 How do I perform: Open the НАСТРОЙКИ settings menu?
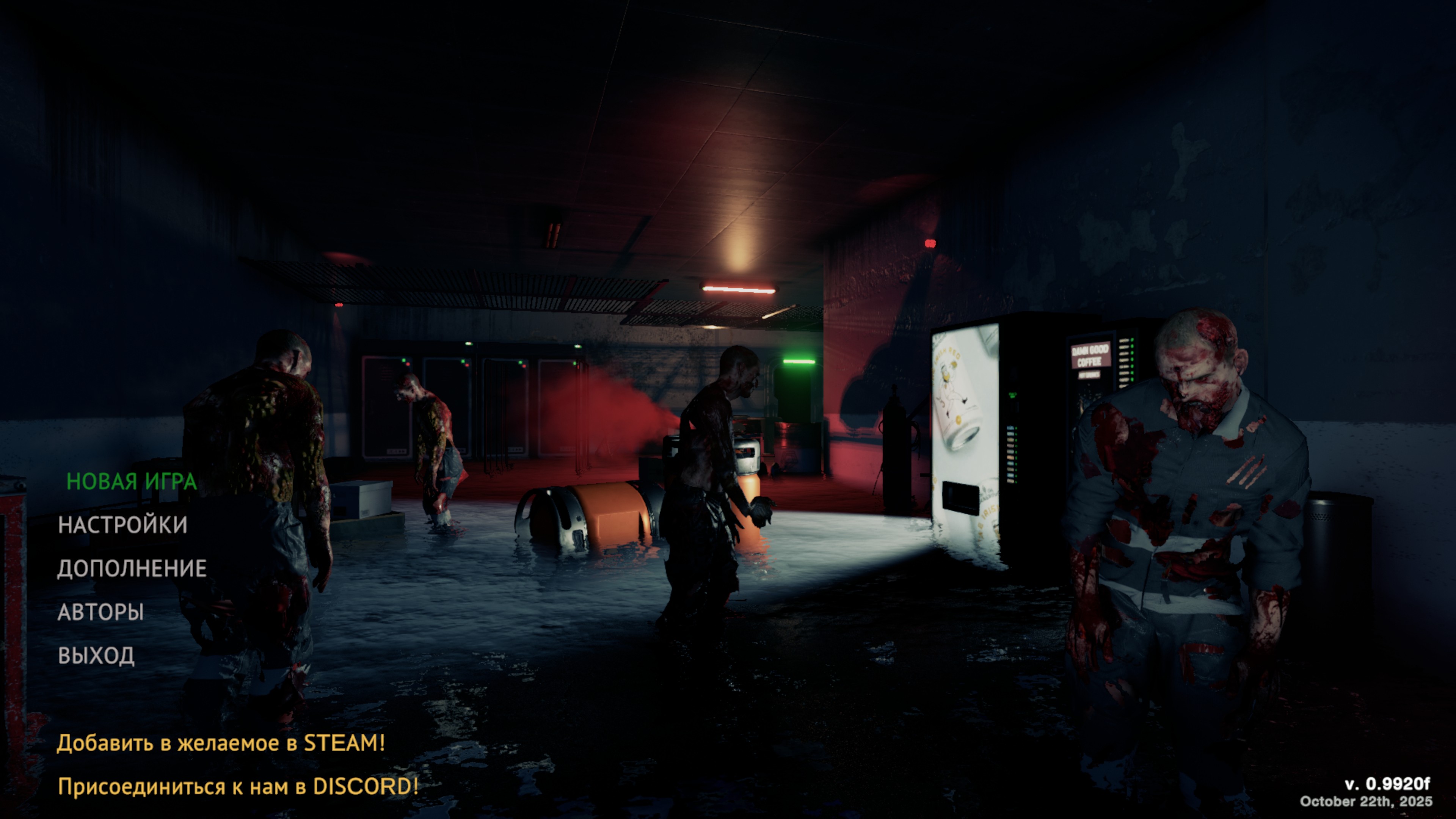122,524
